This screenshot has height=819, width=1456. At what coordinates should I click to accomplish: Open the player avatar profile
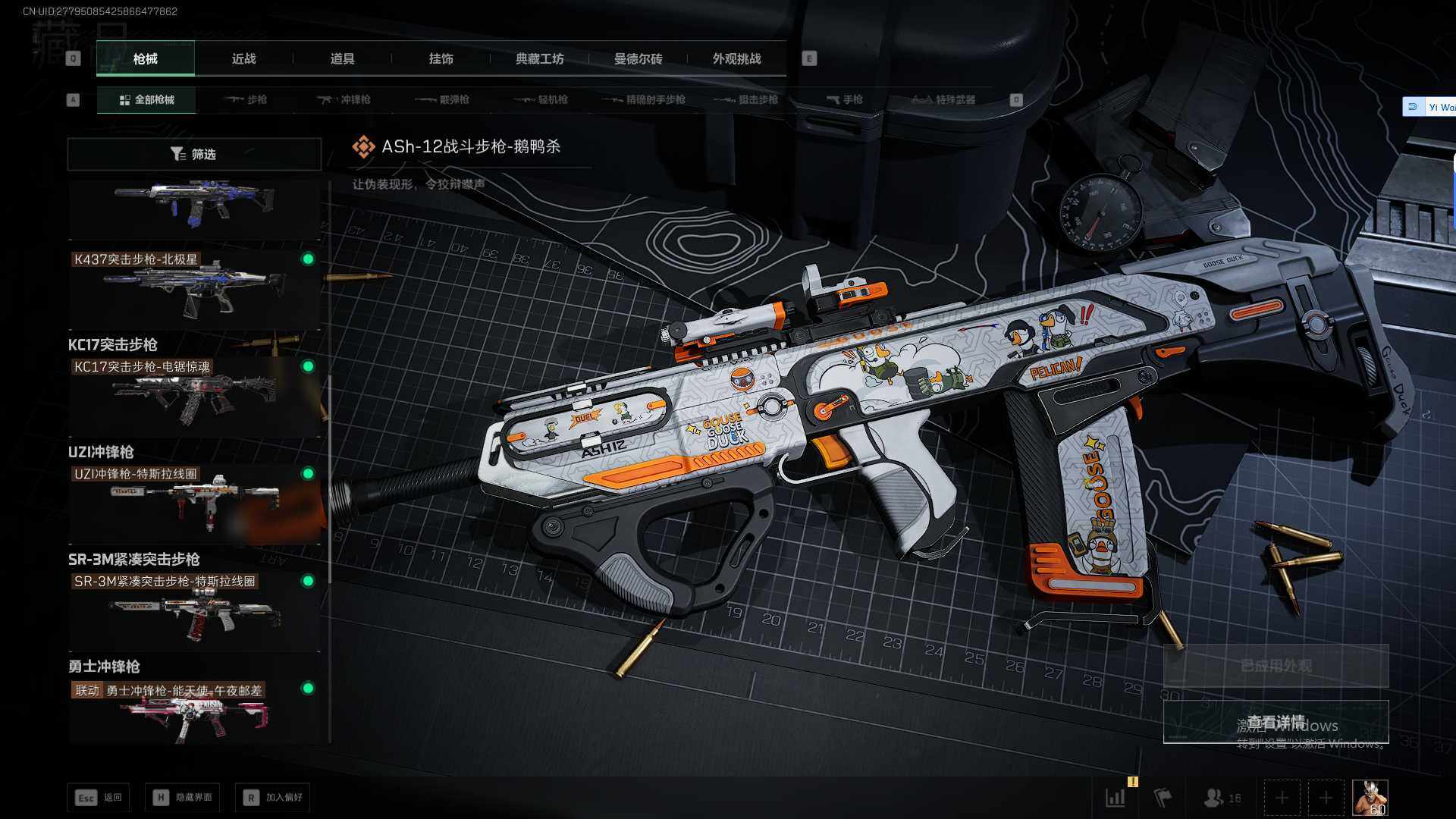[x=1370, y=798]
